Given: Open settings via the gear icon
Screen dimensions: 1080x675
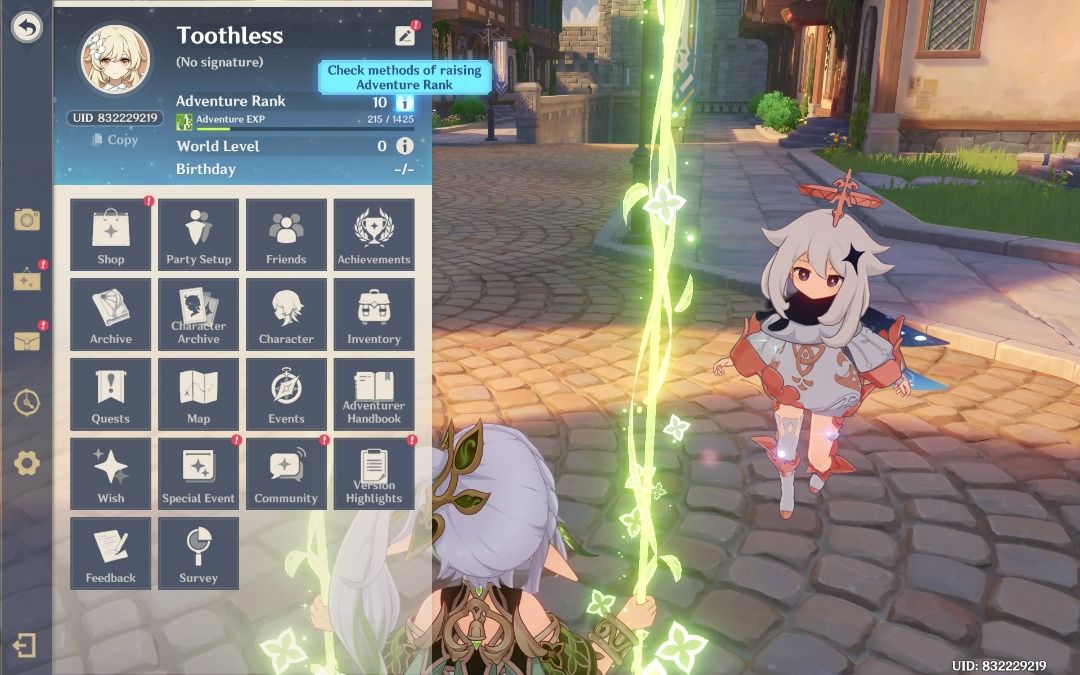Looking at the screenshot, I should tap(27, 463).
